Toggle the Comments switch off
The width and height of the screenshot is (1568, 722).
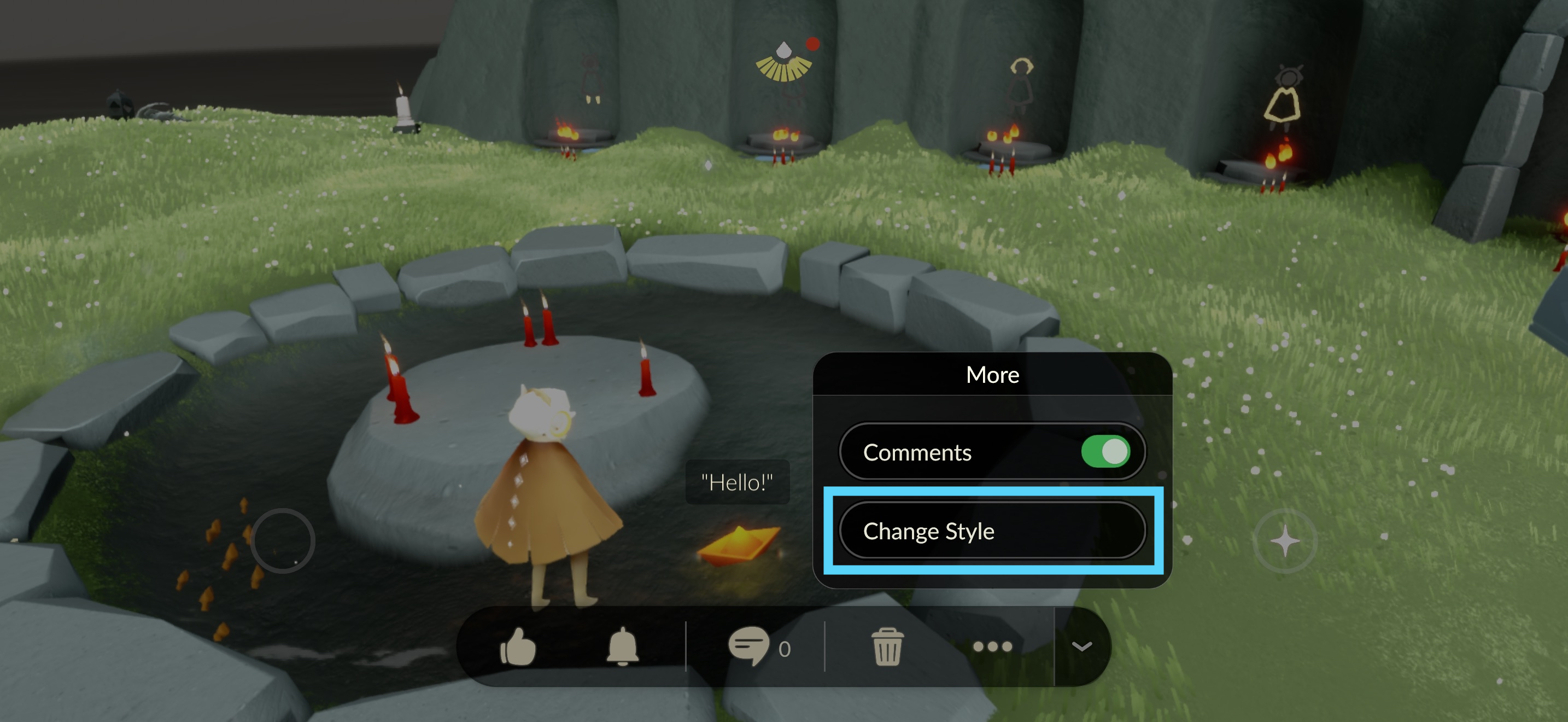(1105, 452)
